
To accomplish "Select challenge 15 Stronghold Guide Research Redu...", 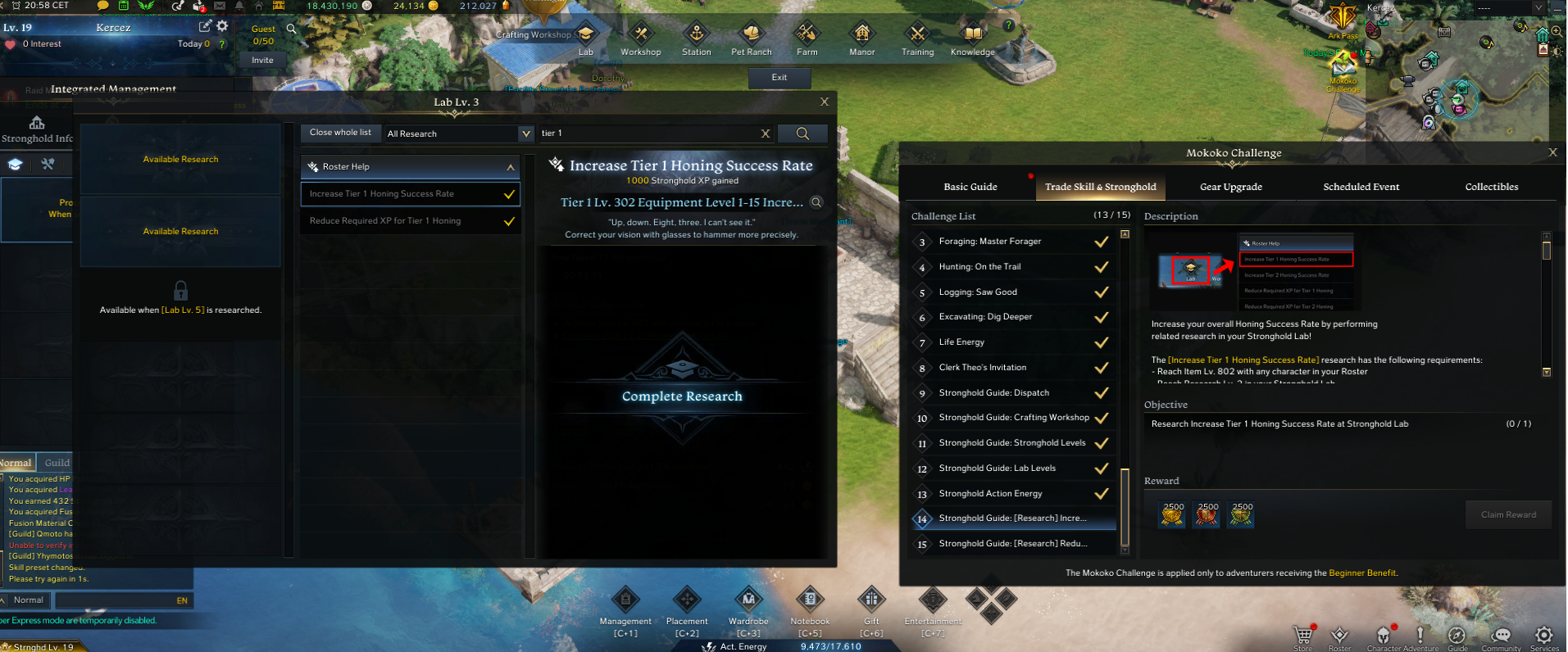I will click(1013, 544).
